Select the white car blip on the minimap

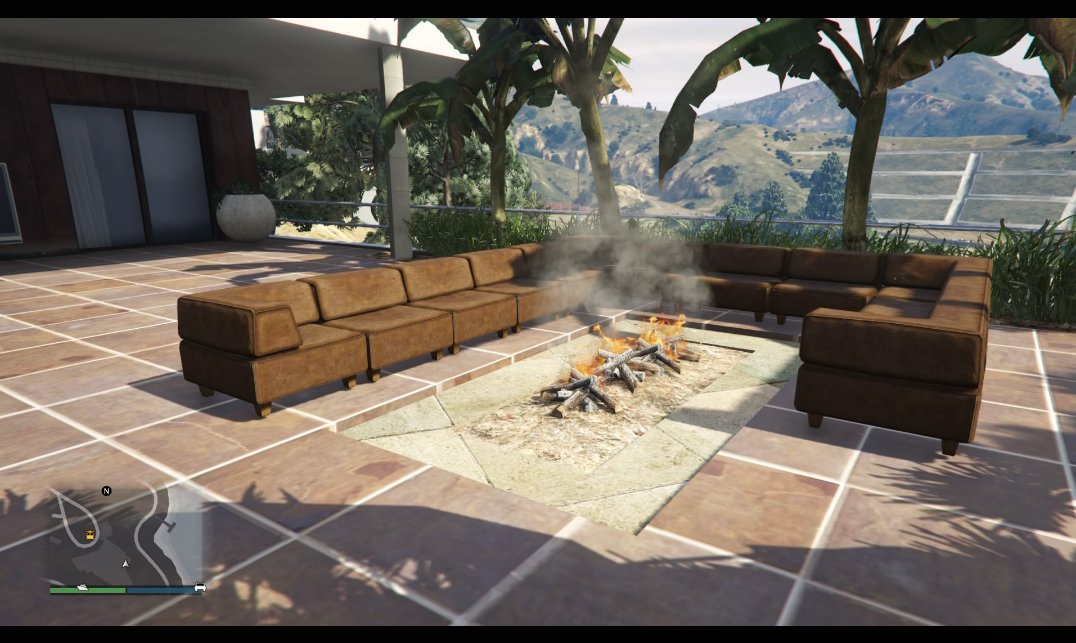[x=200, y=587]
